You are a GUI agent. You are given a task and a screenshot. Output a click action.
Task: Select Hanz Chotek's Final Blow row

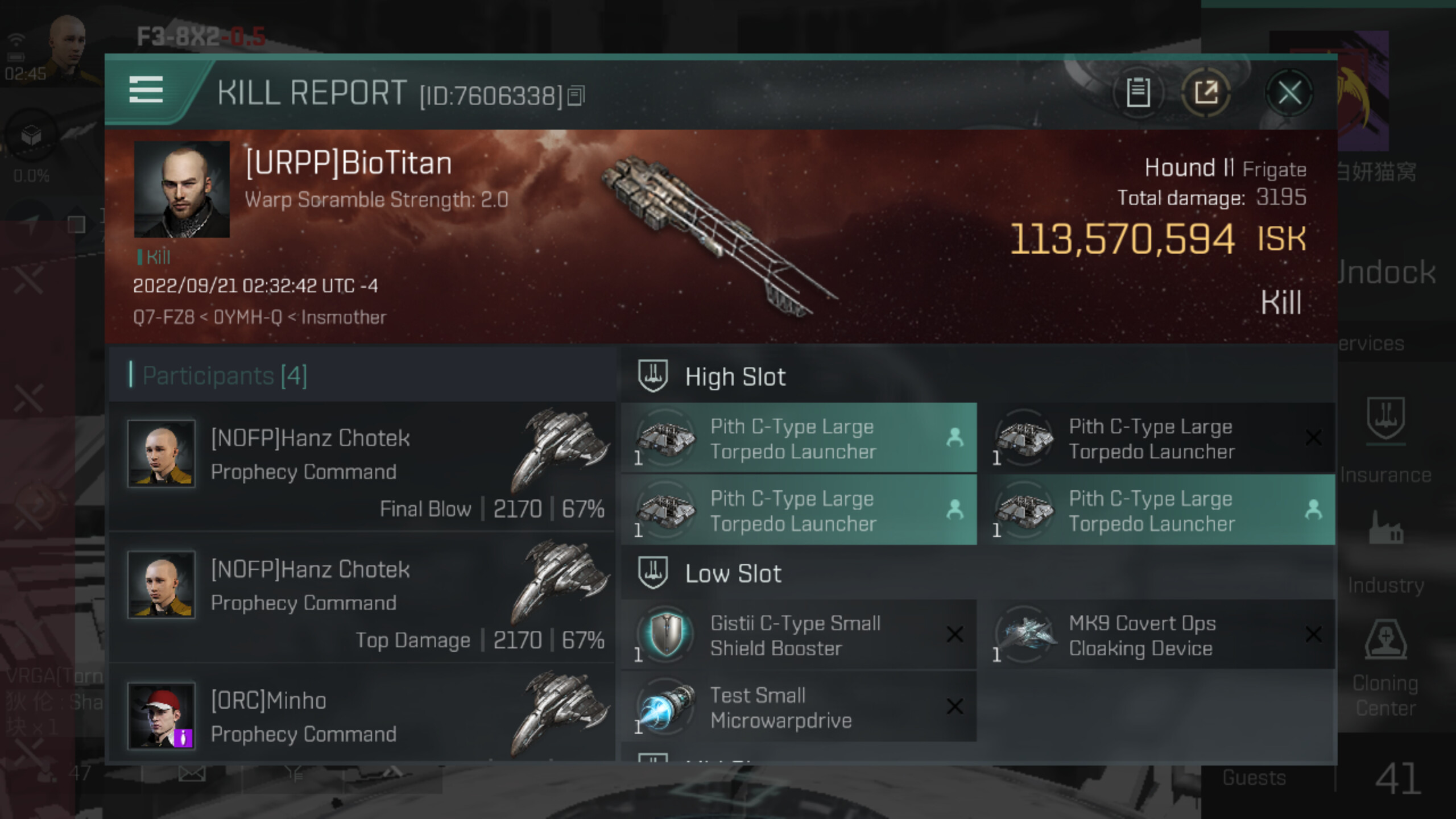point(362,466)
